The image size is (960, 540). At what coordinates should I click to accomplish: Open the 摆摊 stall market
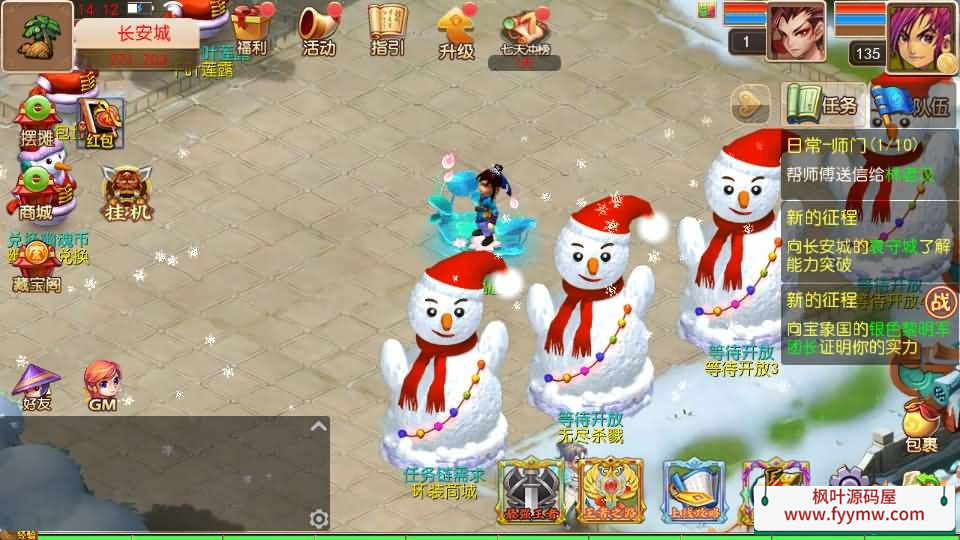click(x=37, y=120)
